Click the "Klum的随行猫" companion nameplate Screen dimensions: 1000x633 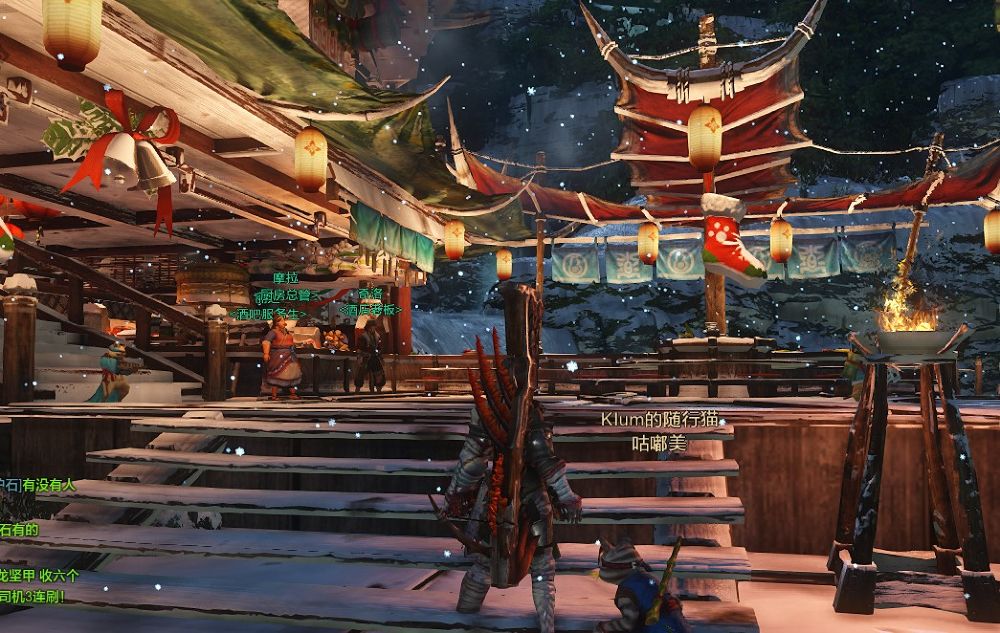(659, 421)
